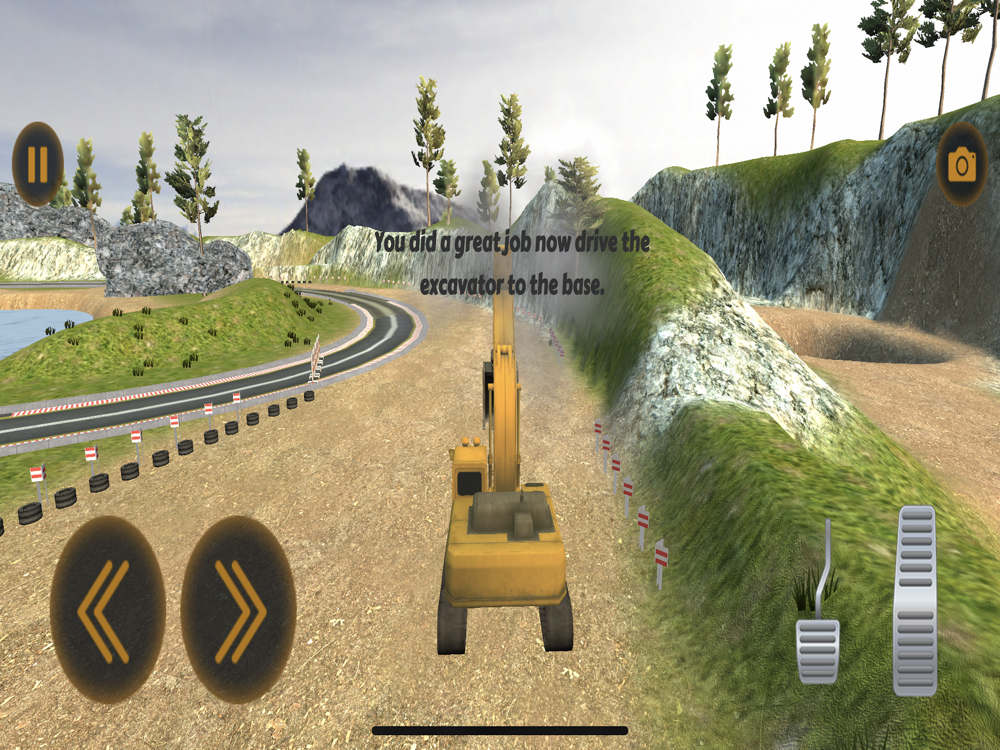Image resolution: width=1000 pixels, height=750 pixels.
Task: Hit the accelerator gas pedal
Action: pyautogui.click(x=915, y=600)
